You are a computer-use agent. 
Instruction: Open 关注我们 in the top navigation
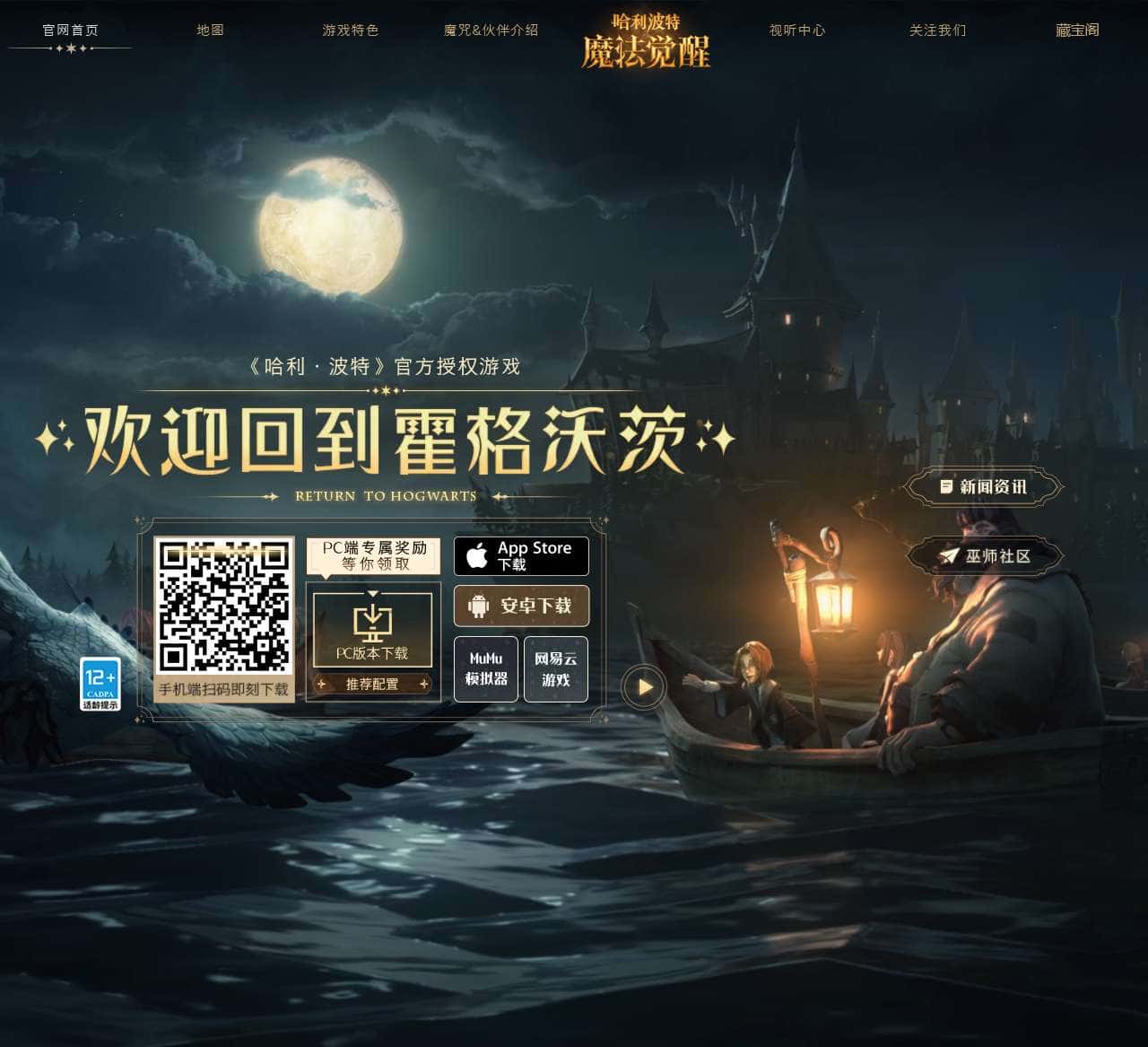(936, 29)
